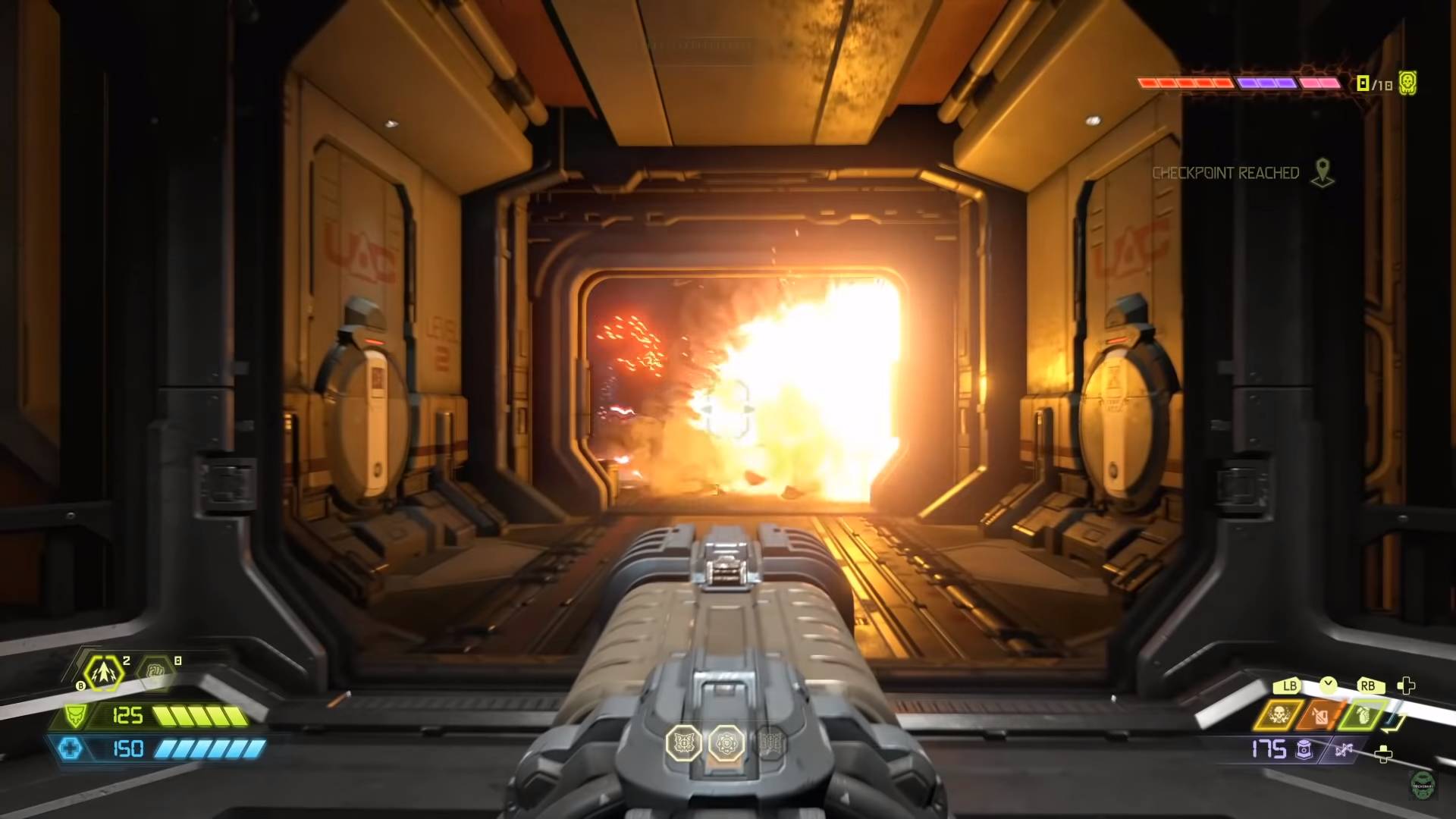Select the yellow skull equipment icon
1456x819 pixels.
[x=1279, y=714]
